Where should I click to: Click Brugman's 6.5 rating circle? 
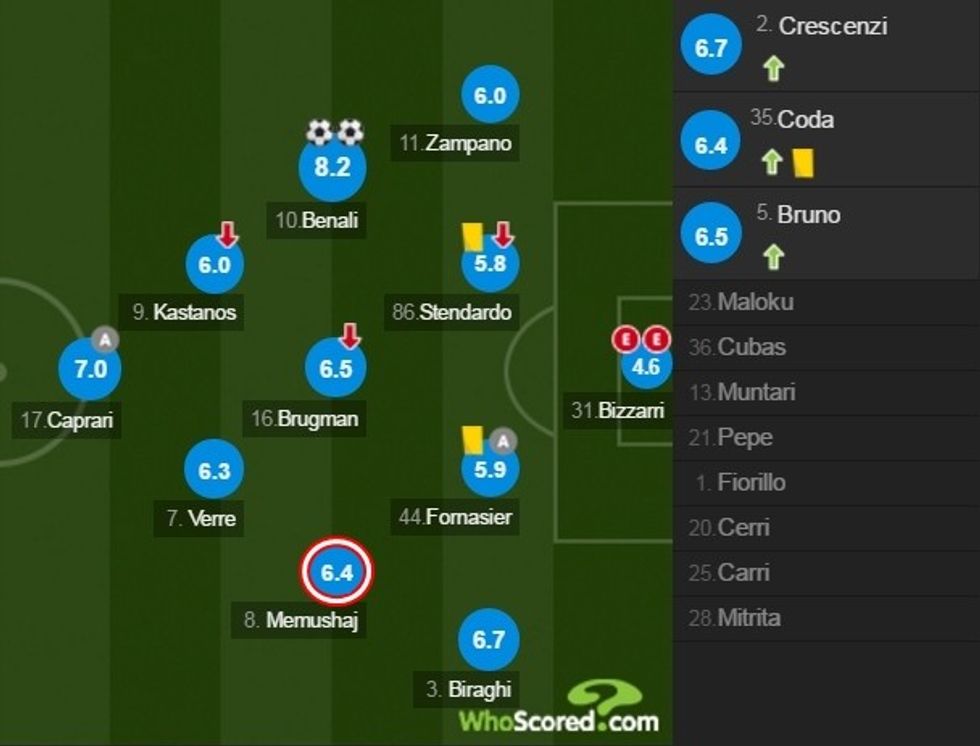(x=336, y=368)
